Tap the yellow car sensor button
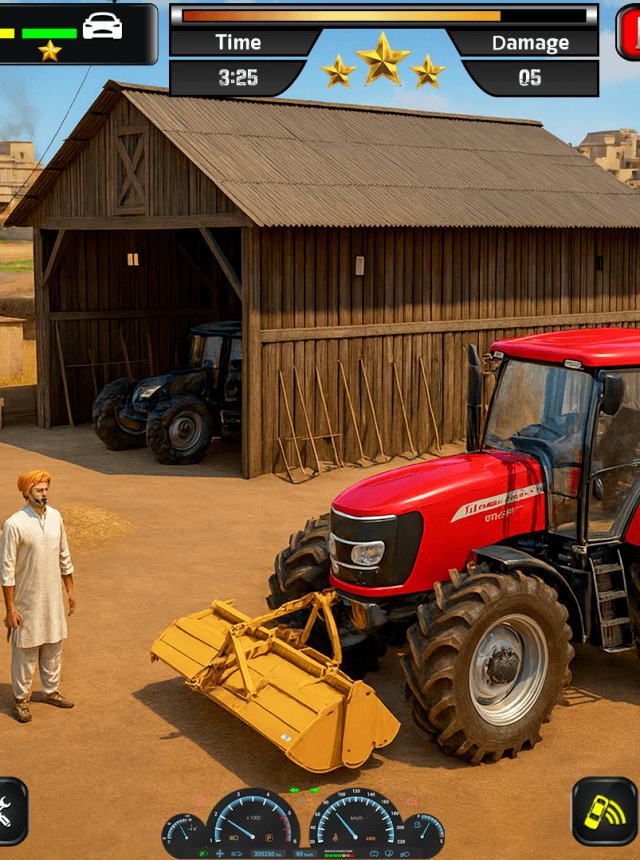Screen dimensions: 640x860 click(x=604, y=812)
